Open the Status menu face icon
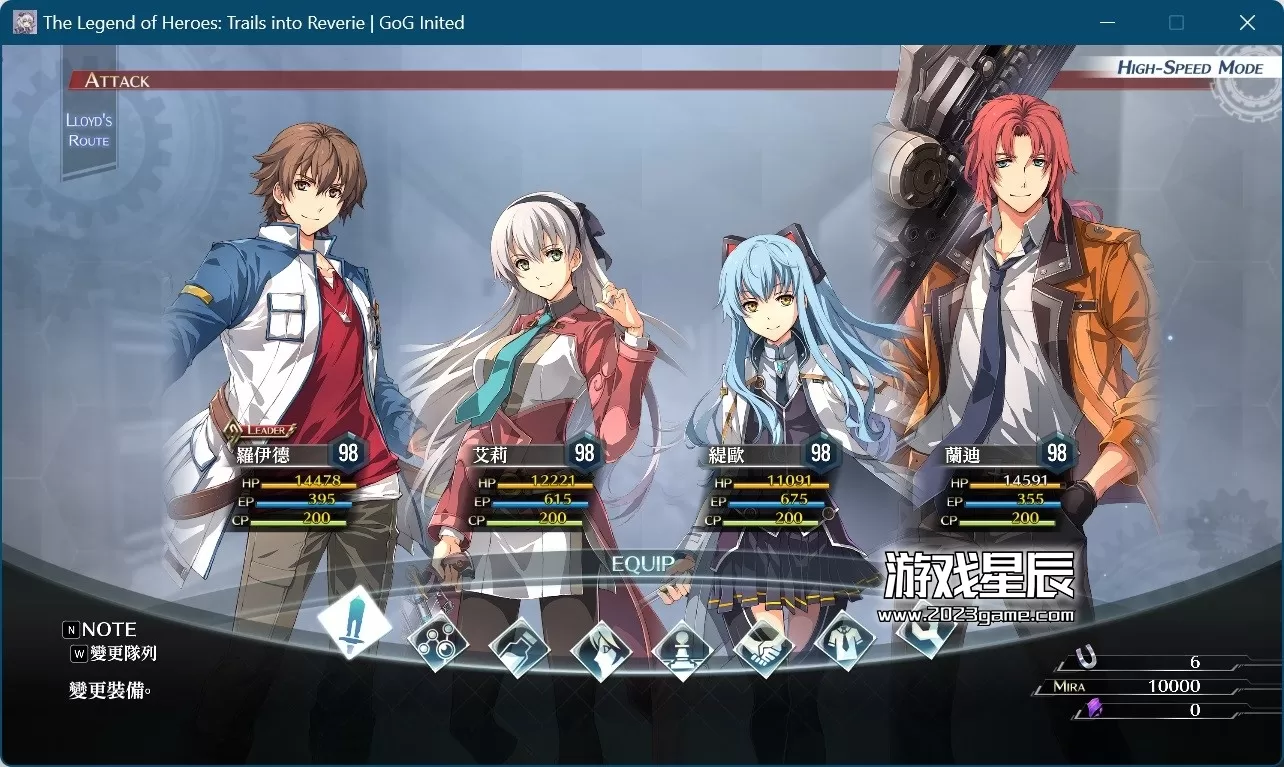Screen dimensions: 1284x767 [601, 649]
